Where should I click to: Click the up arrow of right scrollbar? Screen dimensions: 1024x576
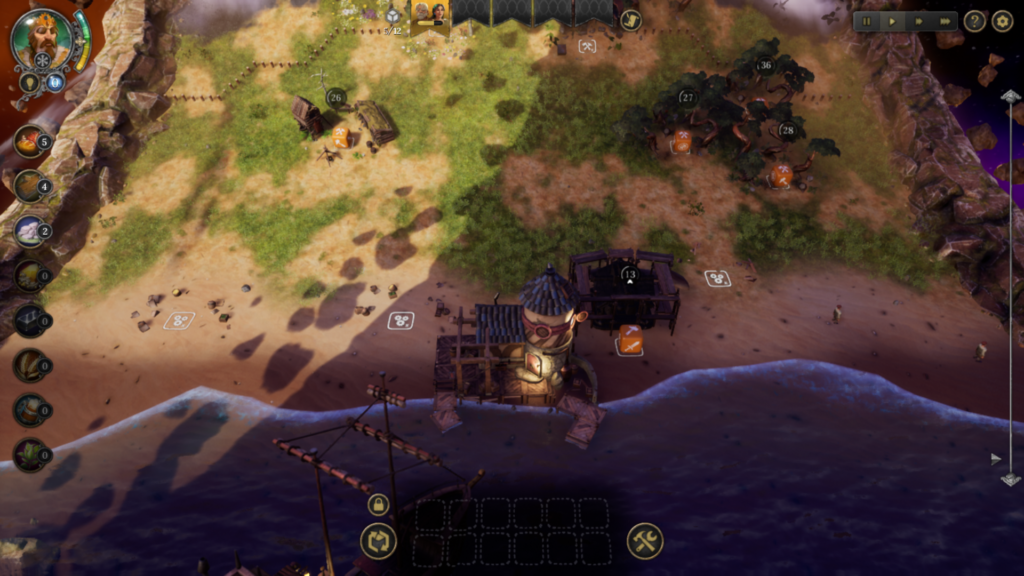tap(1010, 96)
